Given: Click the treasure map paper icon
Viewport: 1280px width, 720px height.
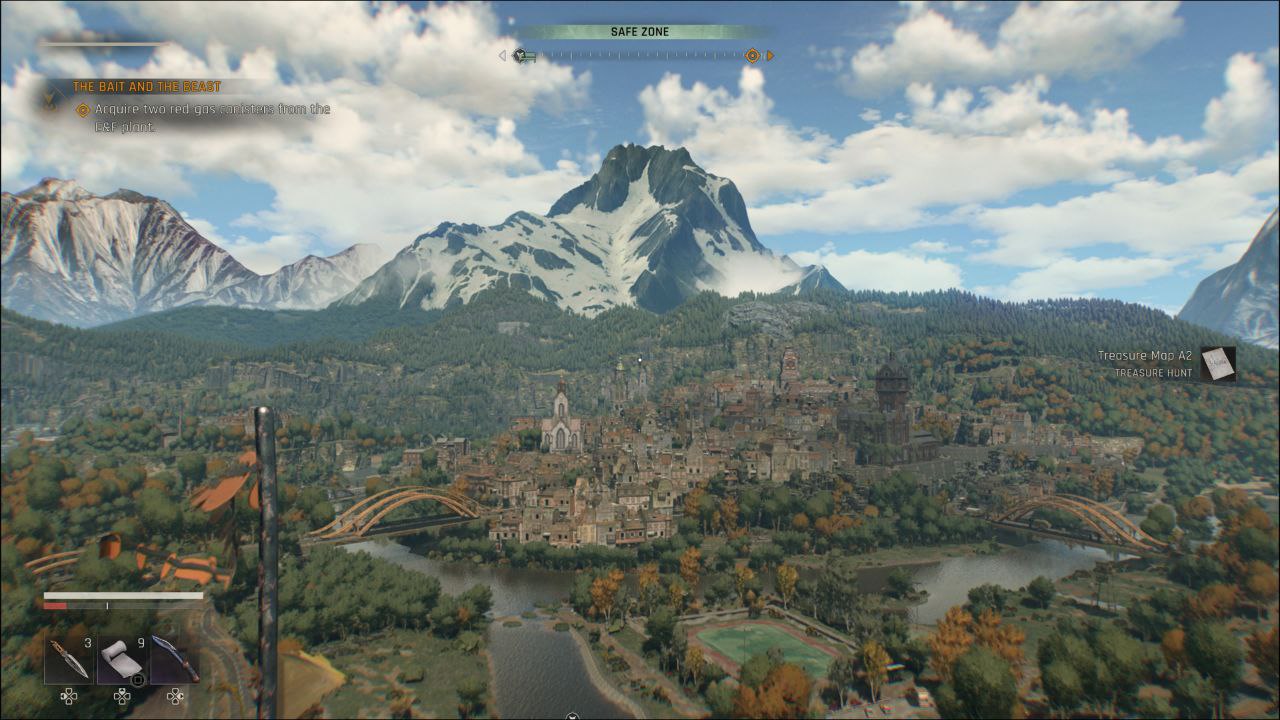Looking at the screenshot, I should 1218,363.
